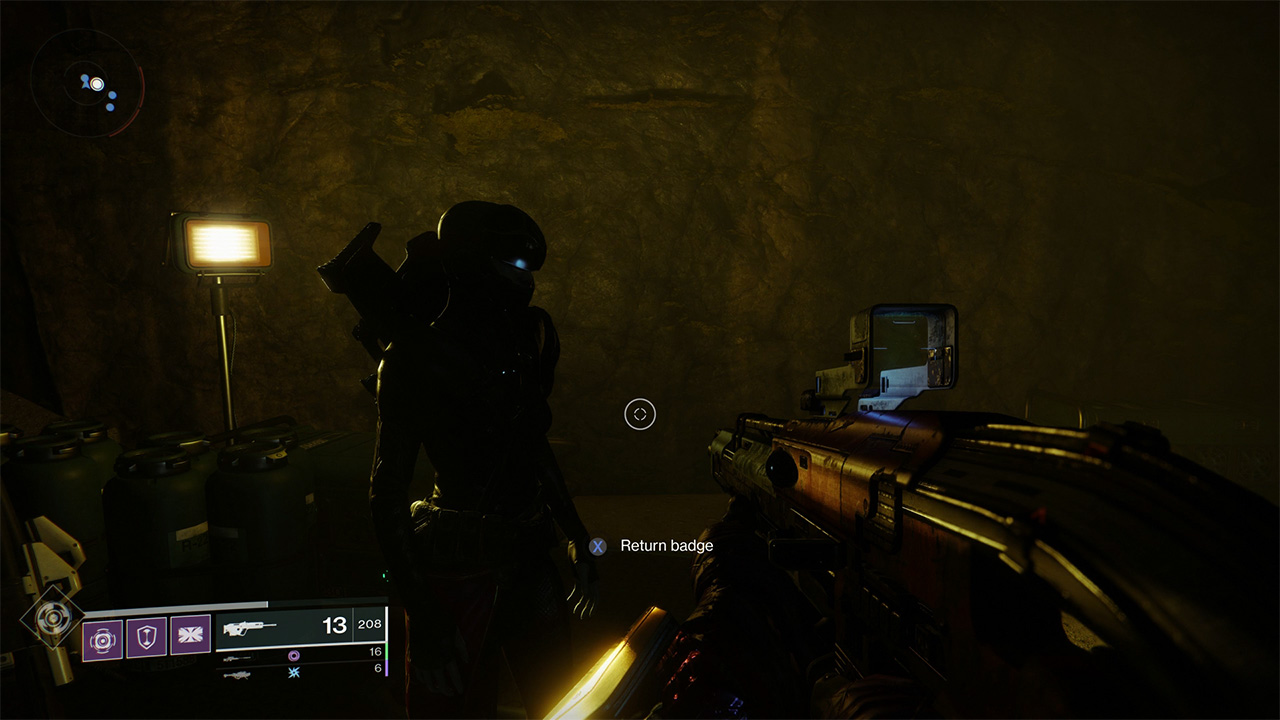Image resolution: width=1280 pixels, height=720 pixels.
Task: Use the melee ability icon
Action: click(190, 635)
